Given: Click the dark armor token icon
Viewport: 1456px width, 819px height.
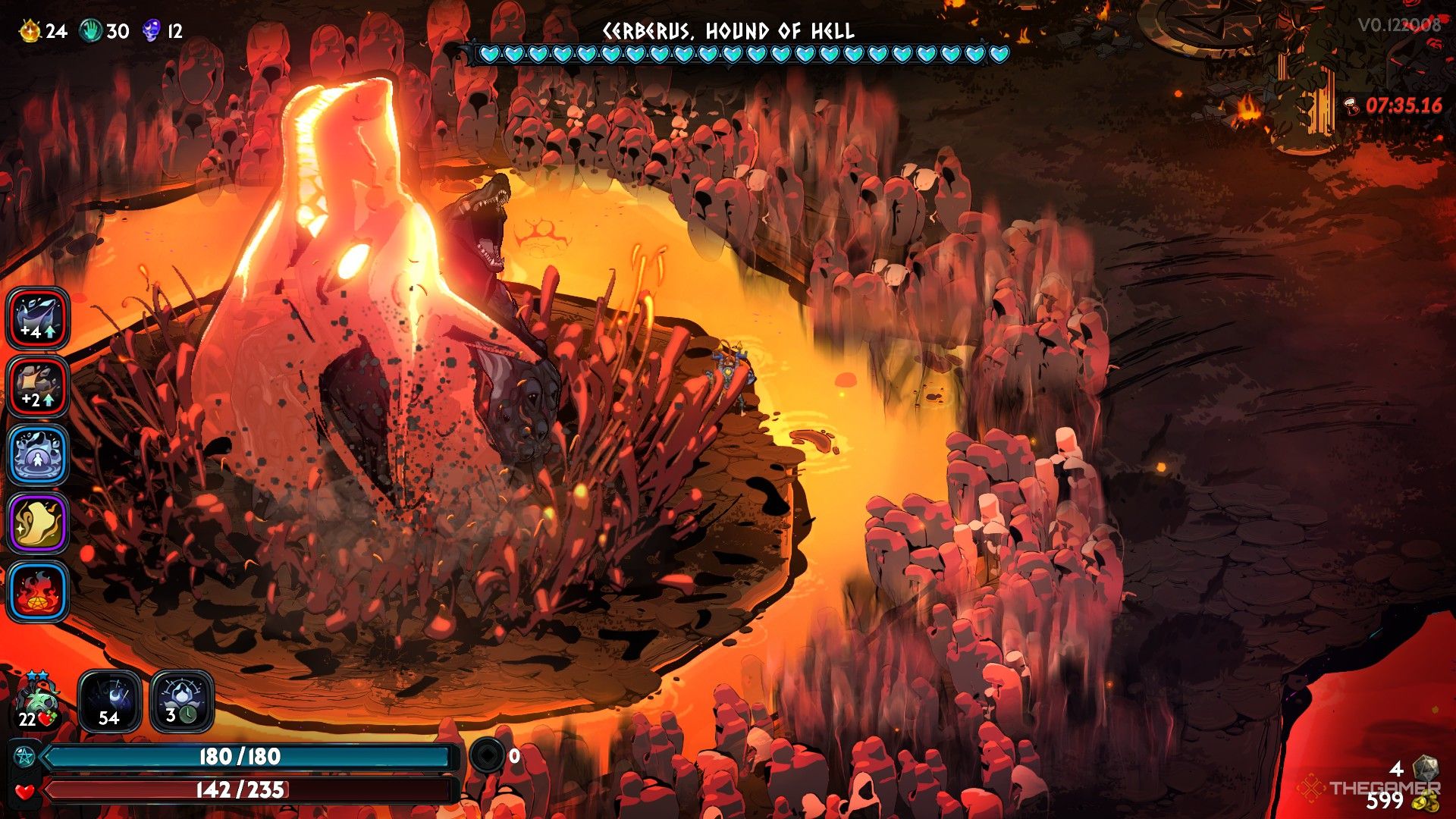Looking at the screenshot, I should [x=487, y=755].
